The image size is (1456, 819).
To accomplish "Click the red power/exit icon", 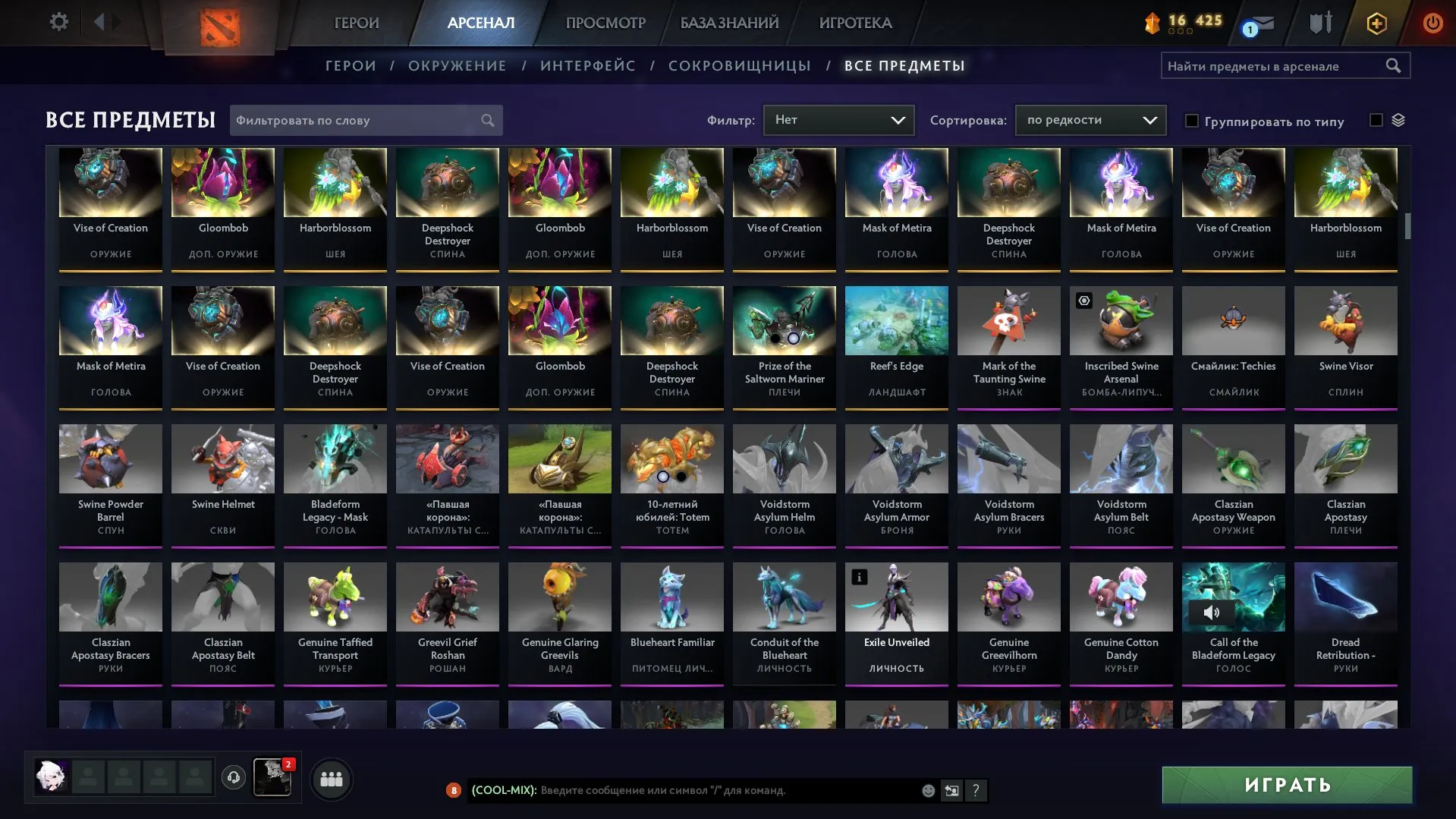I will pyautogui.click(x=1432, y=22).
